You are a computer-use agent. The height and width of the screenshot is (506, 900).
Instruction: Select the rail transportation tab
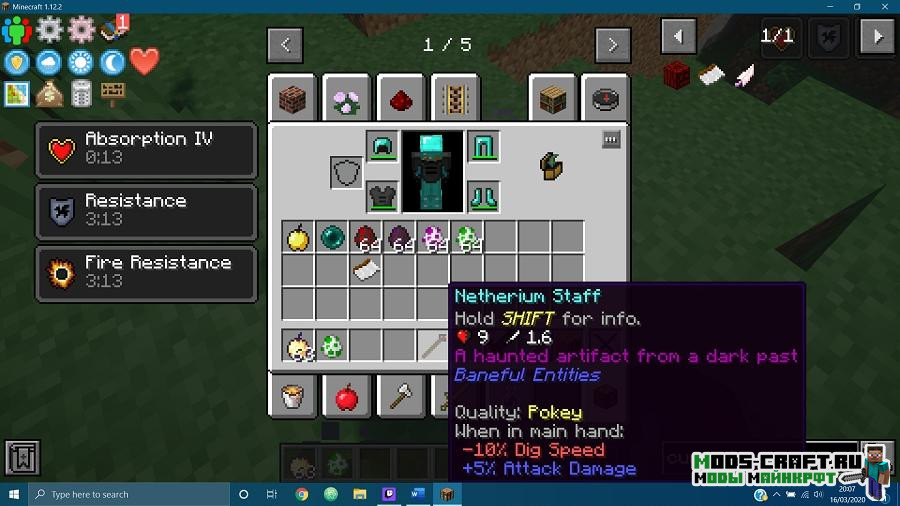point(454,99)
